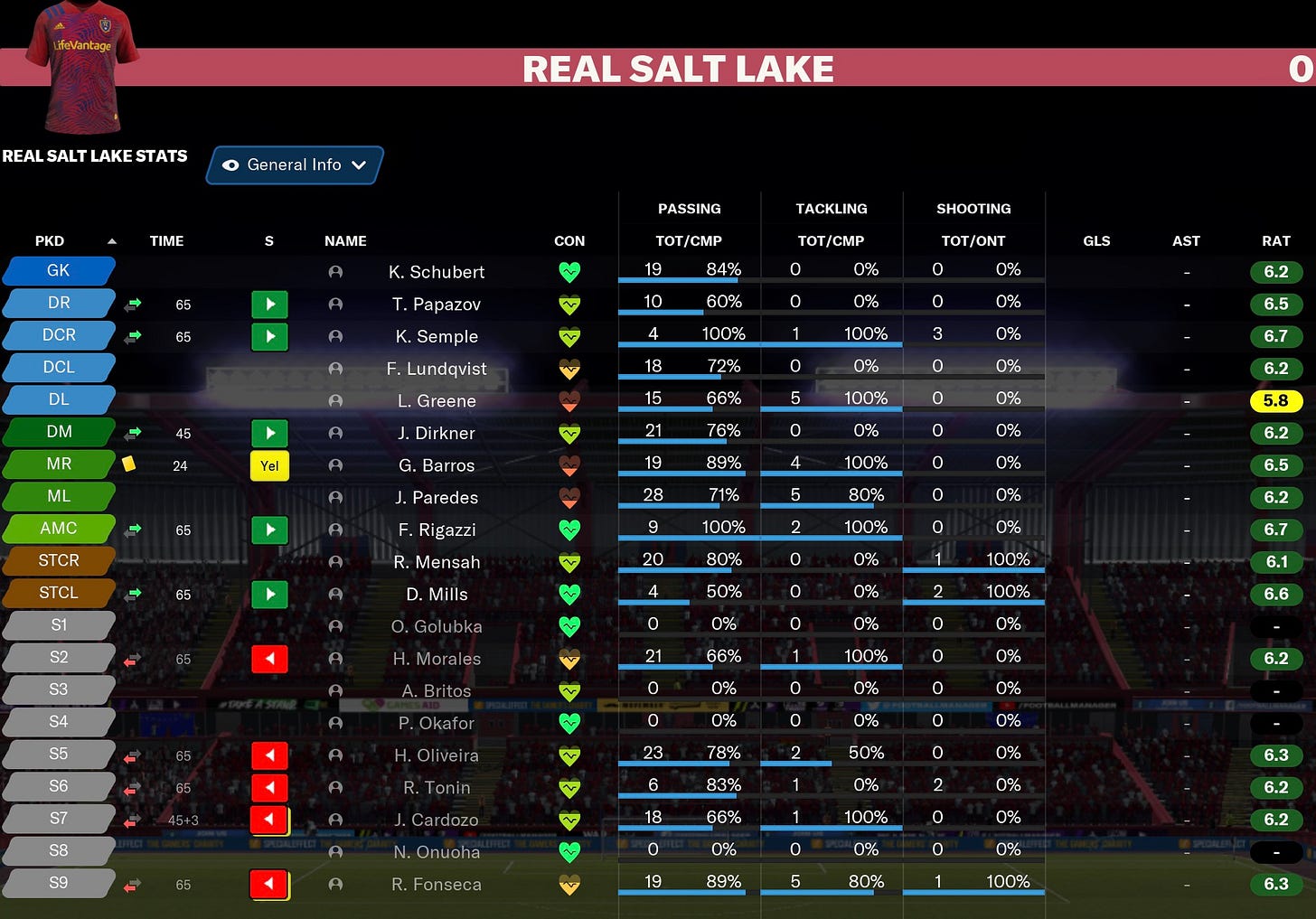Click the GK position badge for Schubert

point(58,271)
